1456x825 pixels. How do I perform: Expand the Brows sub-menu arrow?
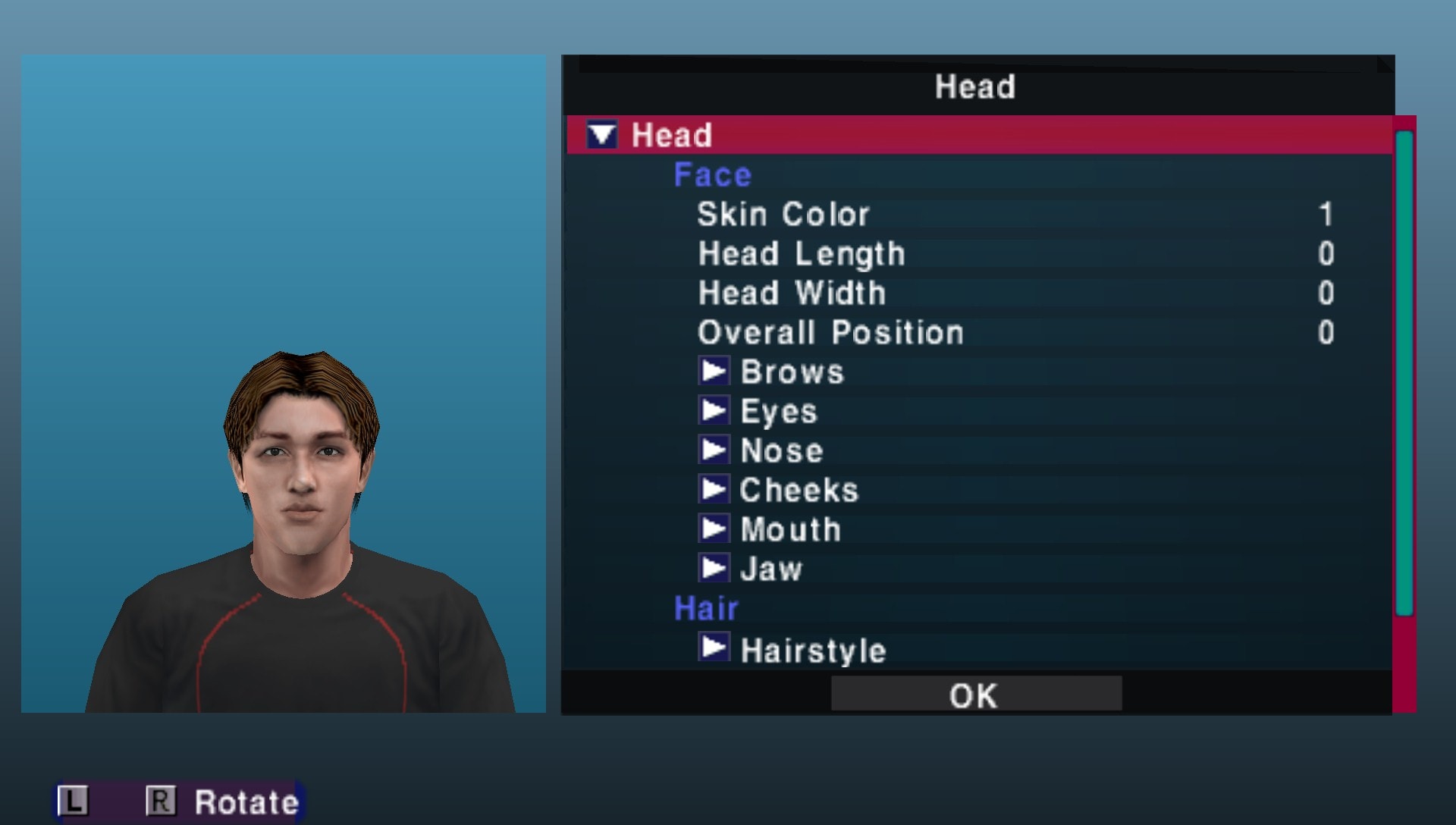tap(714, 371)
